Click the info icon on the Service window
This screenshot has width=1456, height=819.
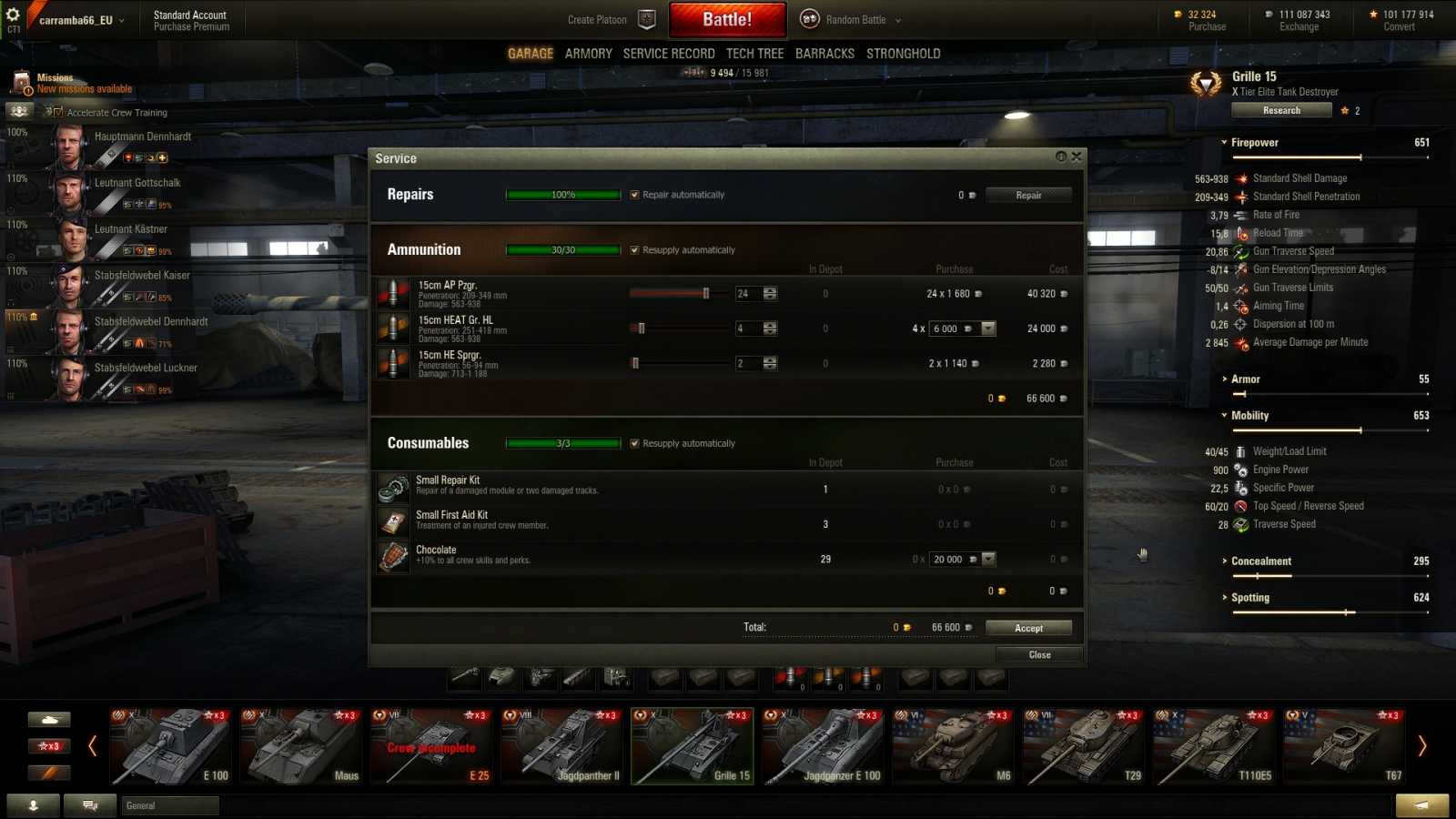click(1063, 156)
